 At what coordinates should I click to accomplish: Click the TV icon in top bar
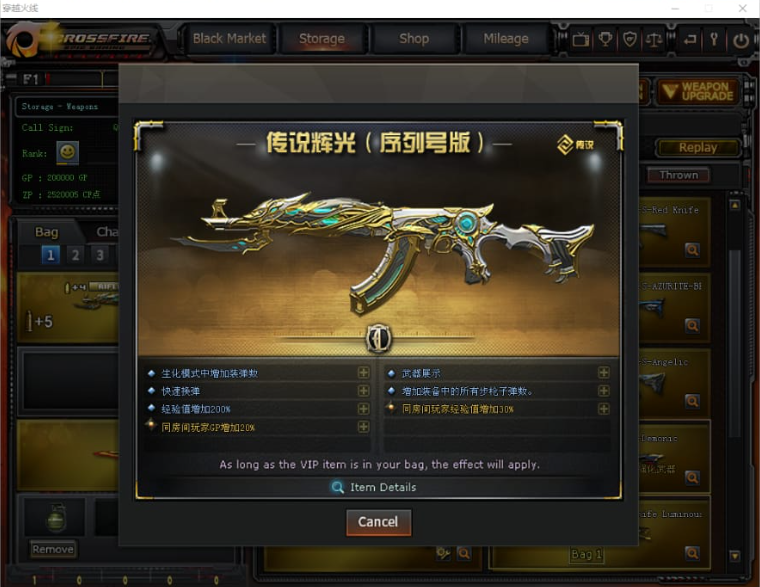581,40
